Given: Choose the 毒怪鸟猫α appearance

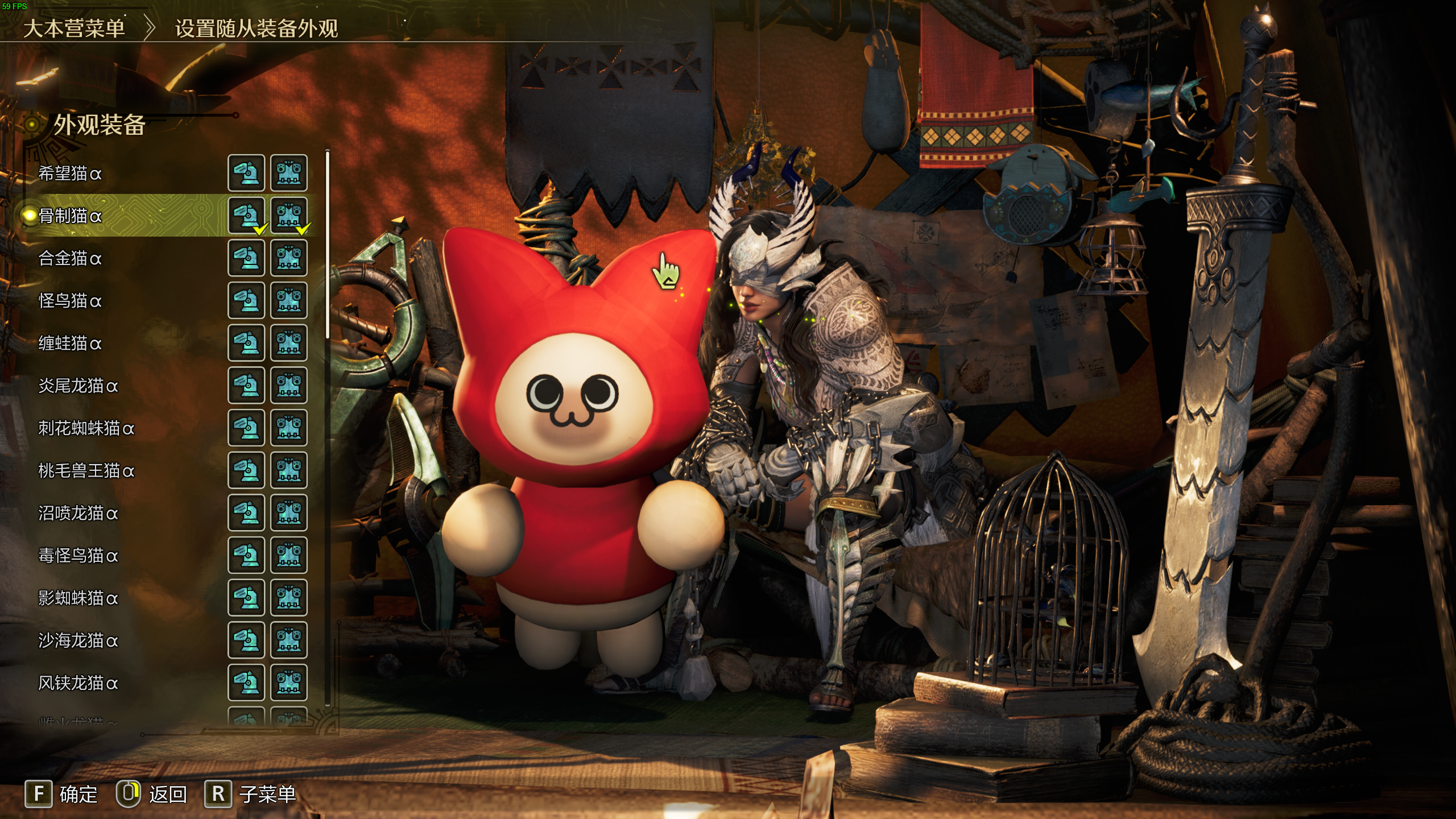Looking at the screenshot, I should (78, 555).
